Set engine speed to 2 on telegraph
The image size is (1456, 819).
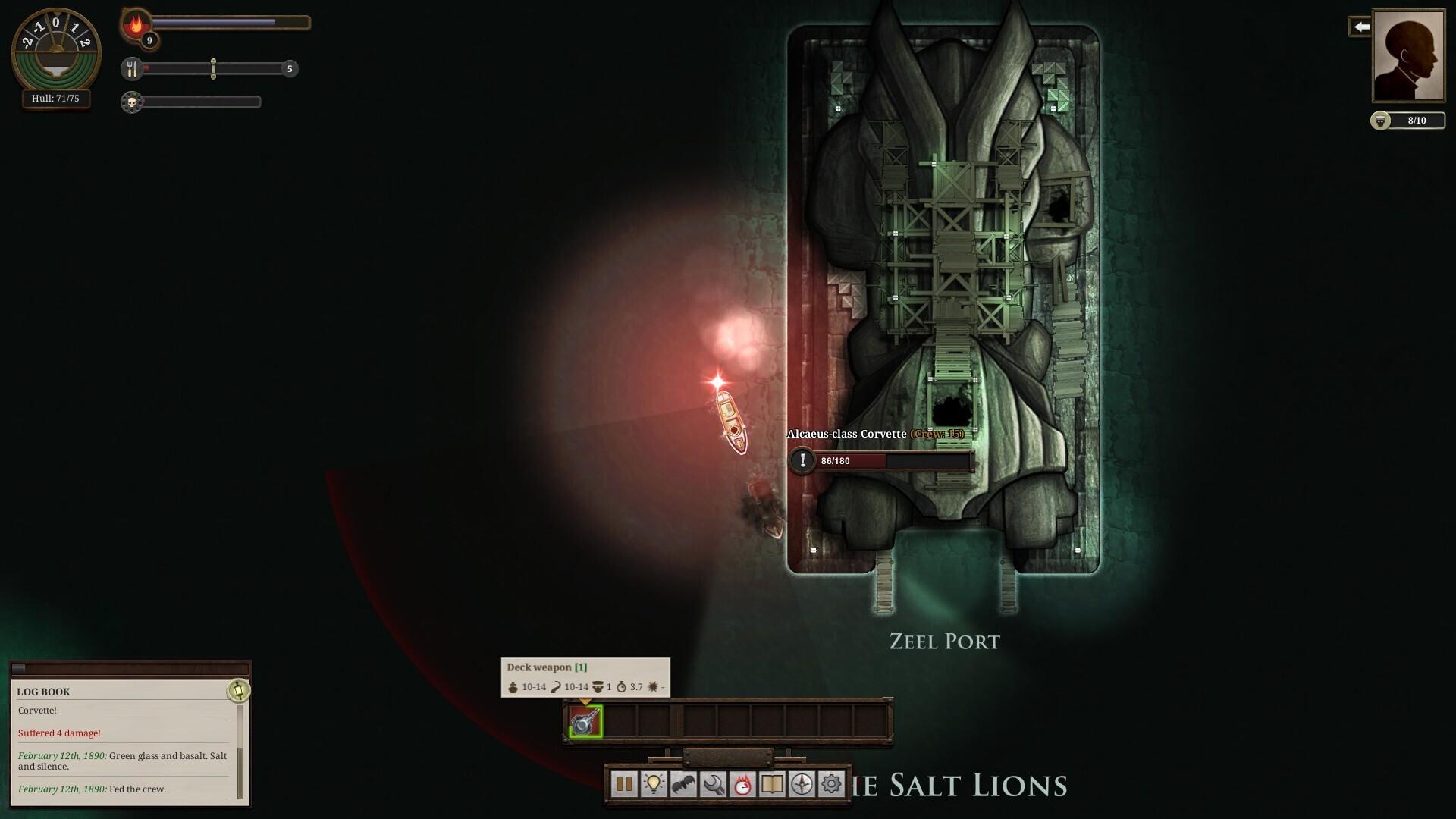pos(85,42)
